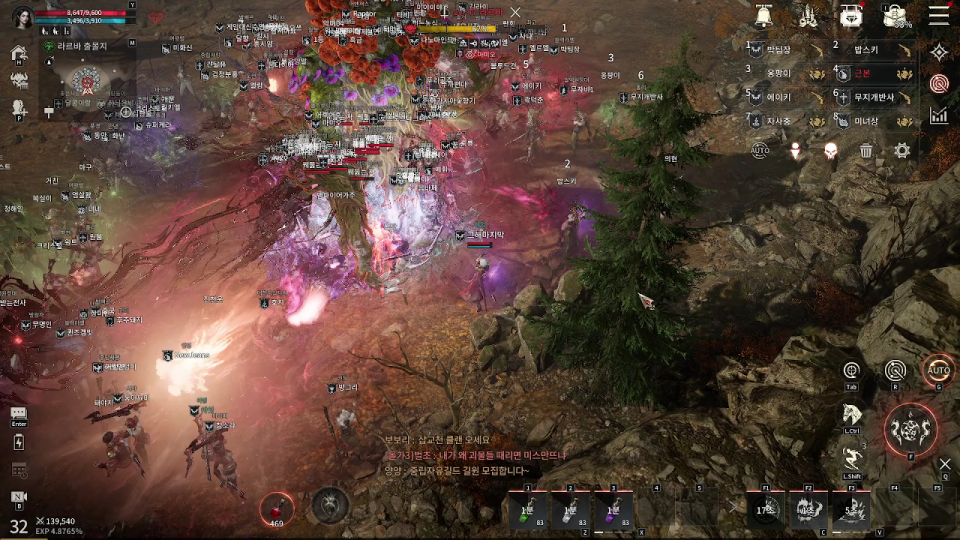Click the trash can icon
Viewport: 960px width, 540px height.
(866, 150)
